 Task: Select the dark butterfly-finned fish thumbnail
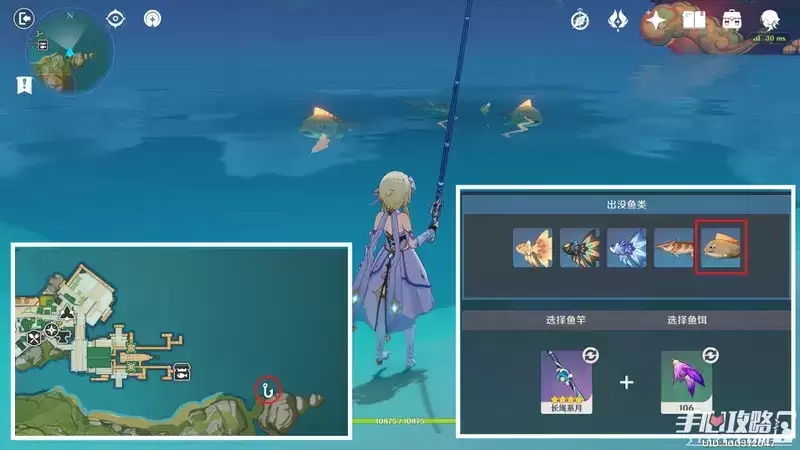click(x=579, y=248)
